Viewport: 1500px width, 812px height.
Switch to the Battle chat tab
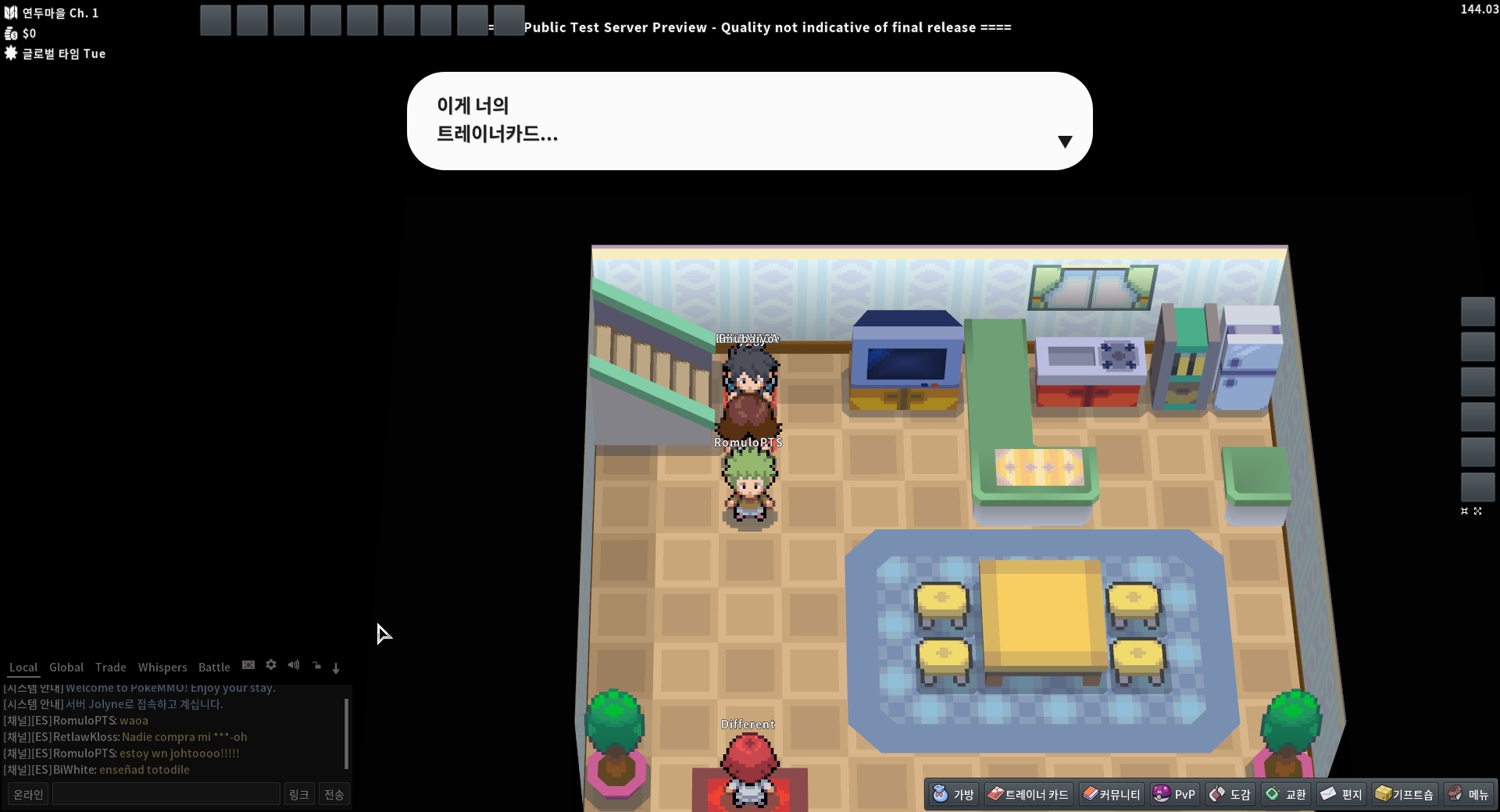click(214, 668)
